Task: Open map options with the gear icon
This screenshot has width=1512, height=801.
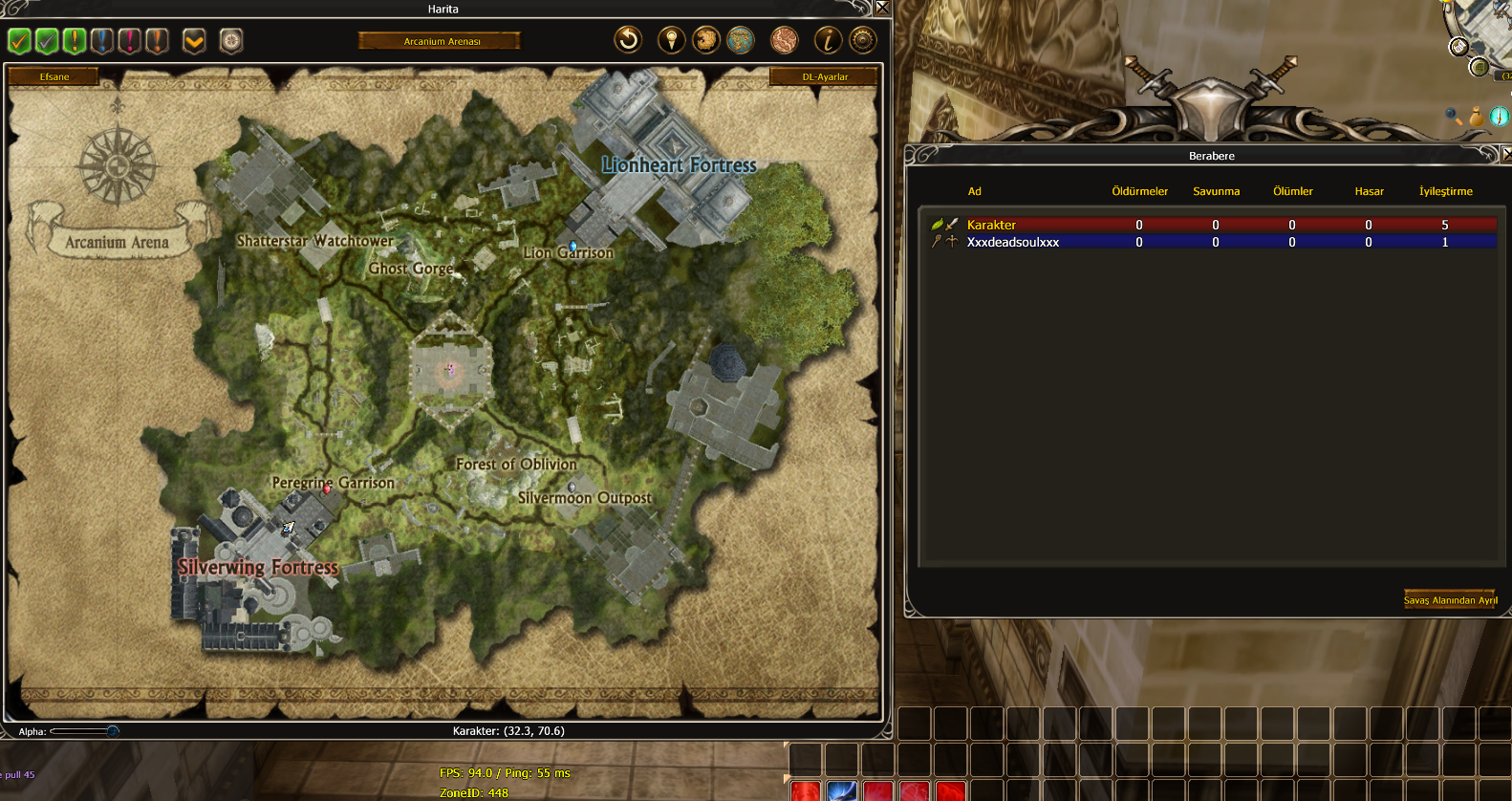Action: pyautogui.click(x=863, y=40)
